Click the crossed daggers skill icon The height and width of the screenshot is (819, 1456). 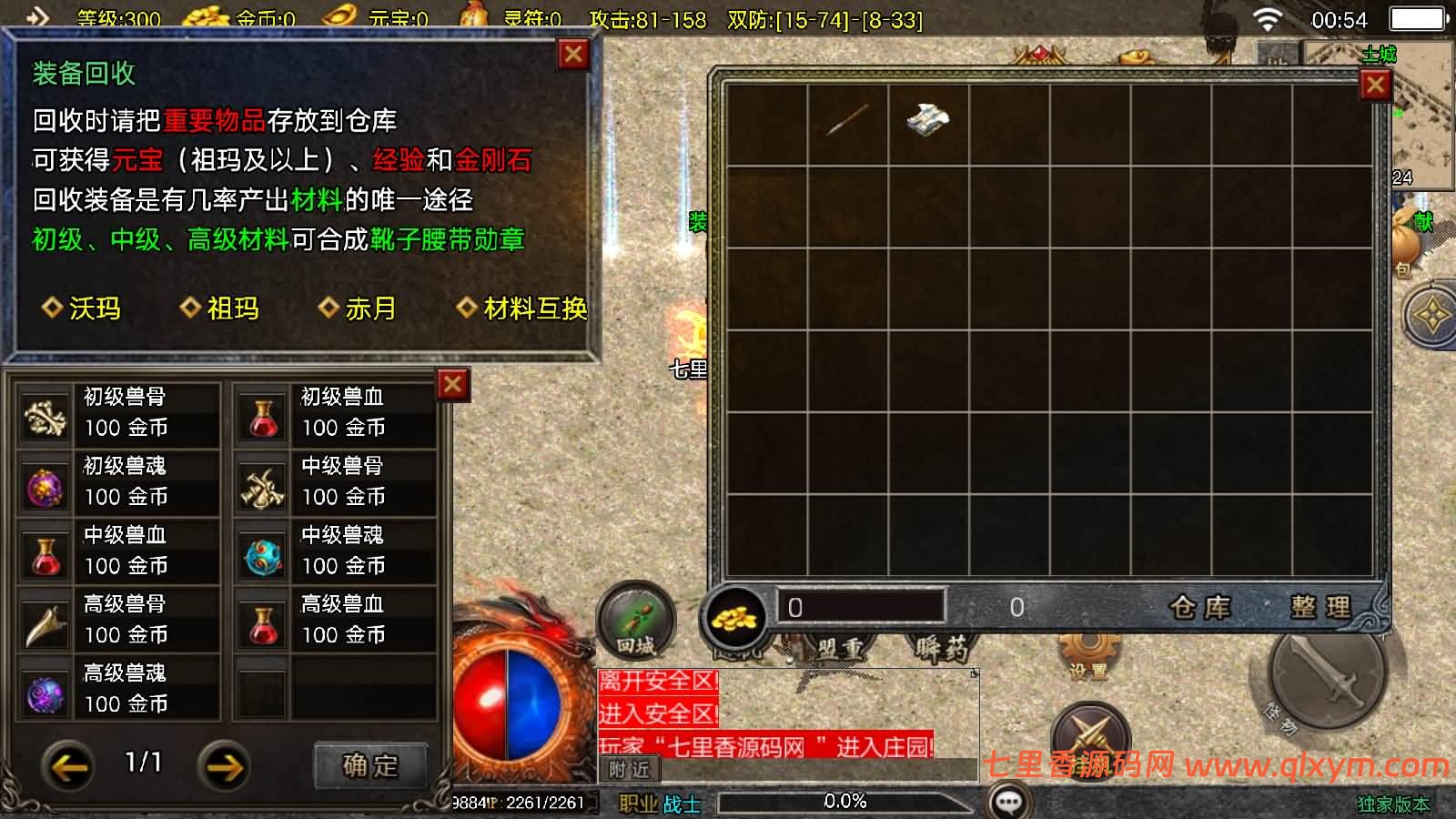pyautogui.click(x=1090, y=731)
